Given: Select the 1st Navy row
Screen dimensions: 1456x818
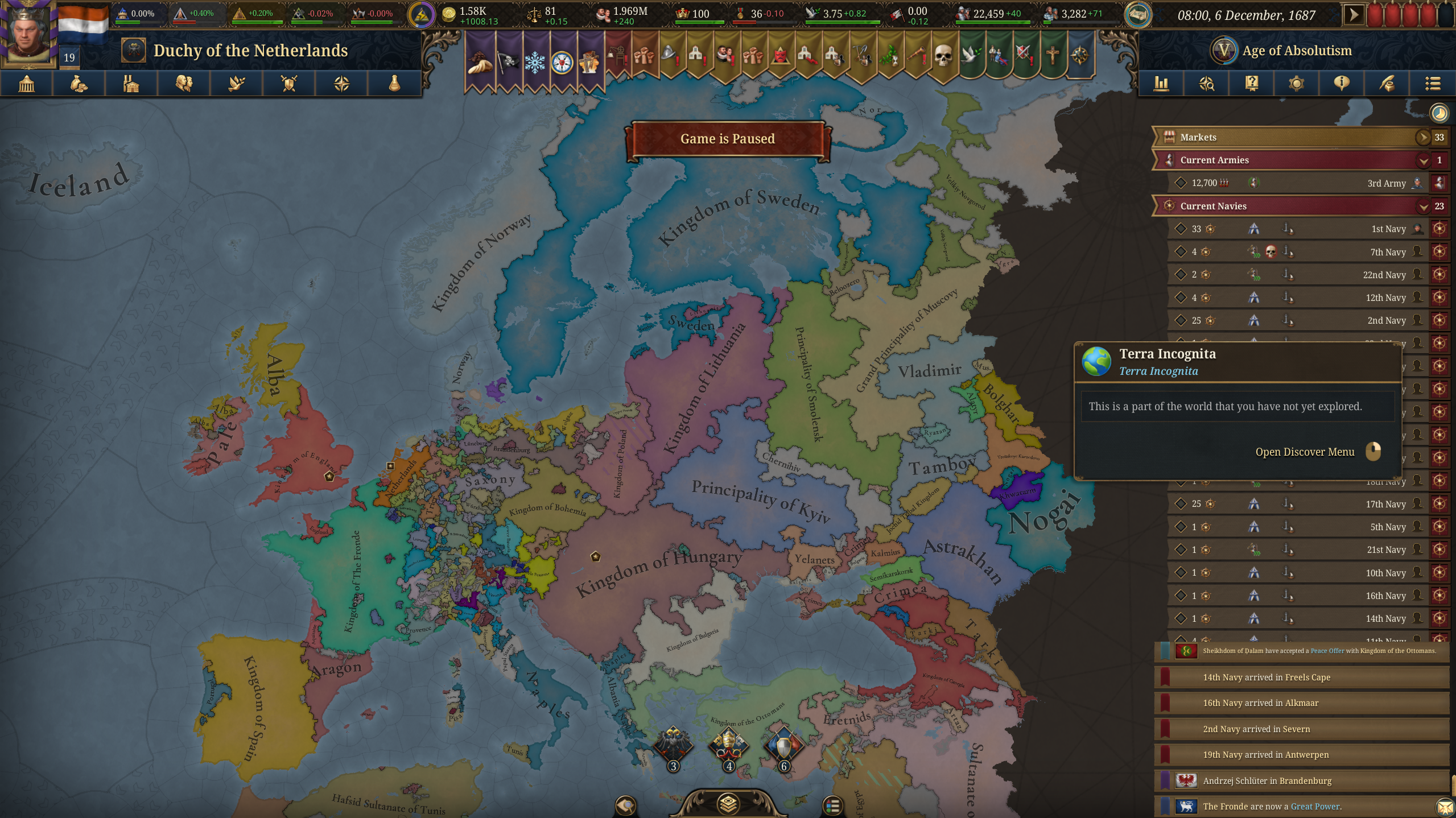Looking at the screenshot, I should [1388, 229].
